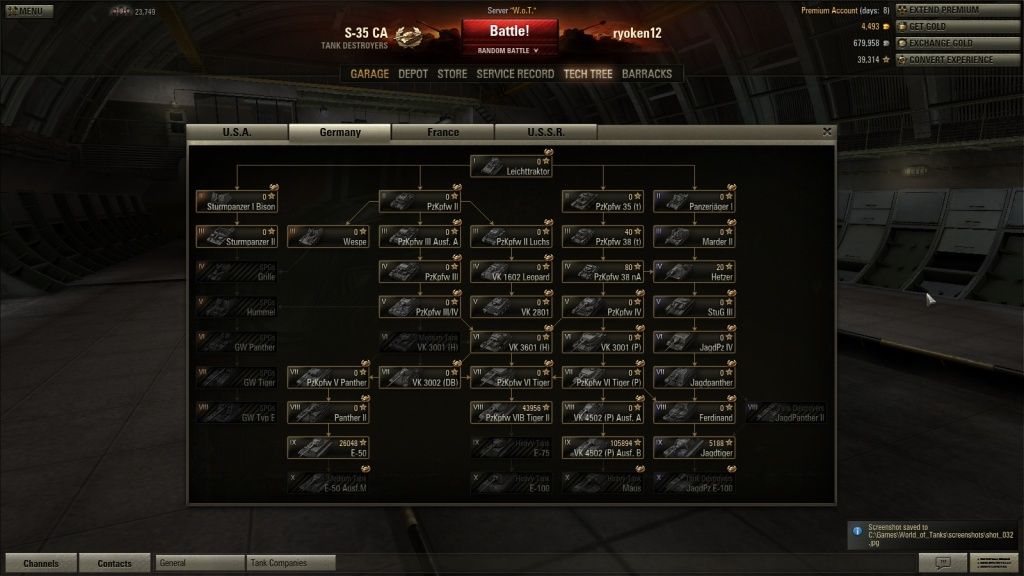Select the France nation tab

443,132
